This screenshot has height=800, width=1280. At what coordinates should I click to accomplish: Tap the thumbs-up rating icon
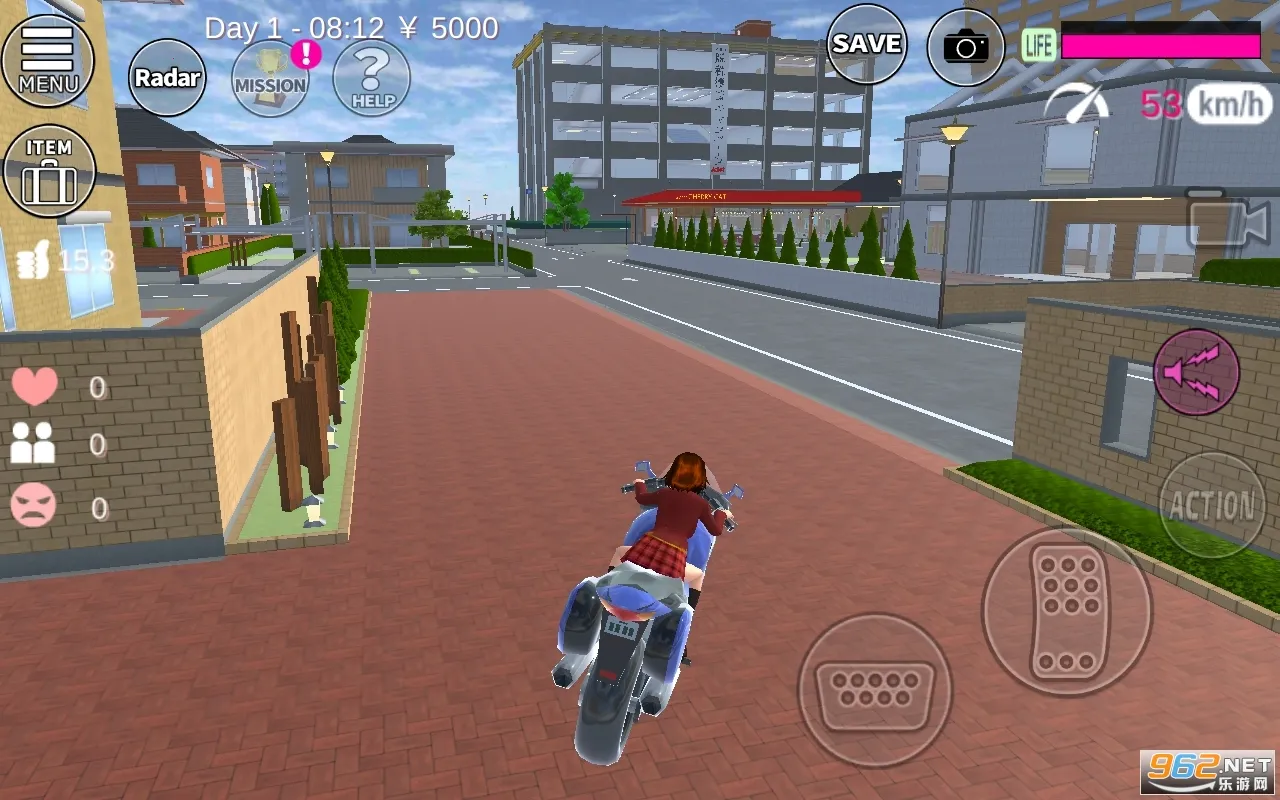(x=35, y=262)
